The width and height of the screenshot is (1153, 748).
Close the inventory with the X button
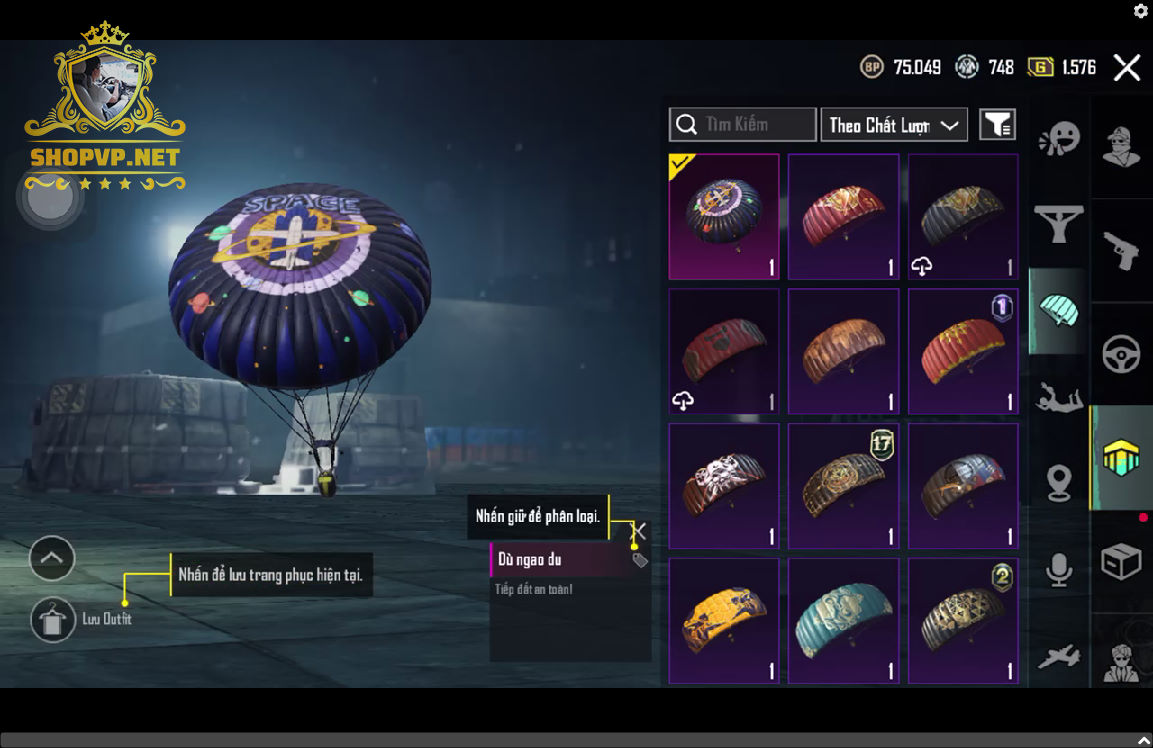(1127, 68)
